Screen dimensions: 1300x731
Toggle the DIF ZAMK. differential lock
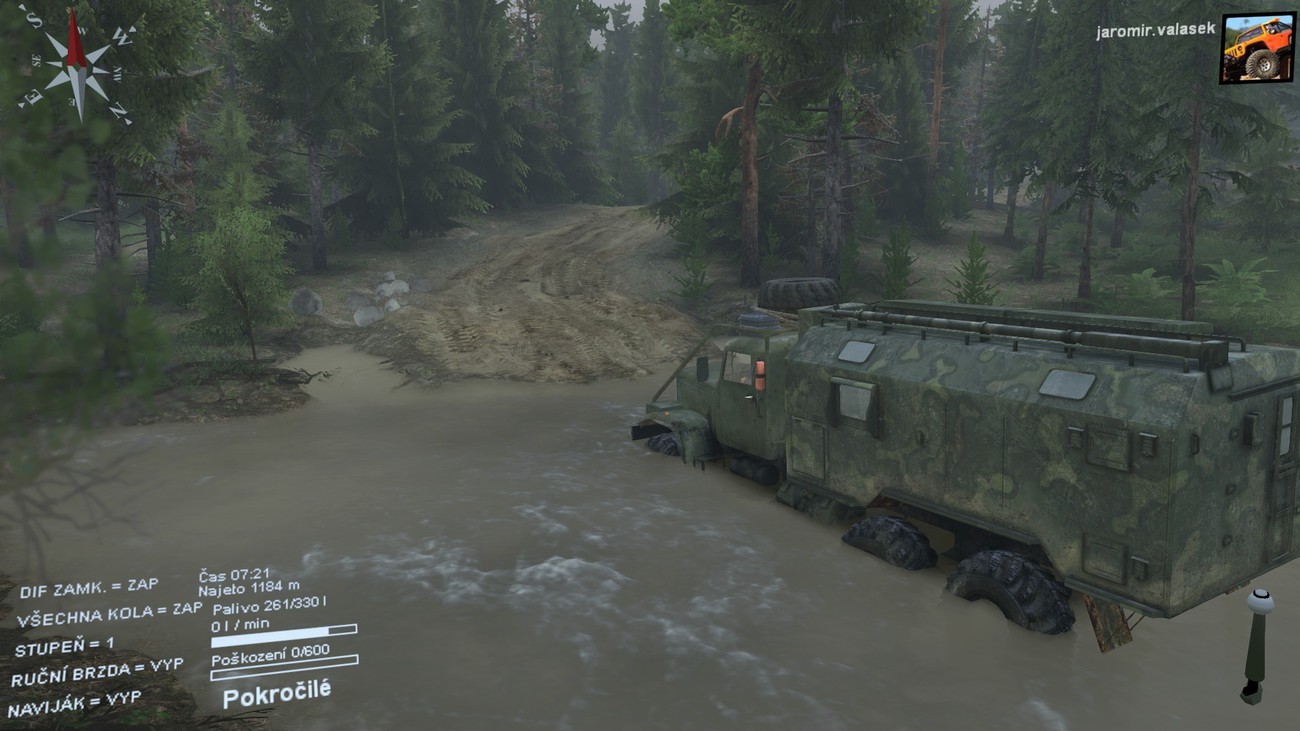[88, 588]
